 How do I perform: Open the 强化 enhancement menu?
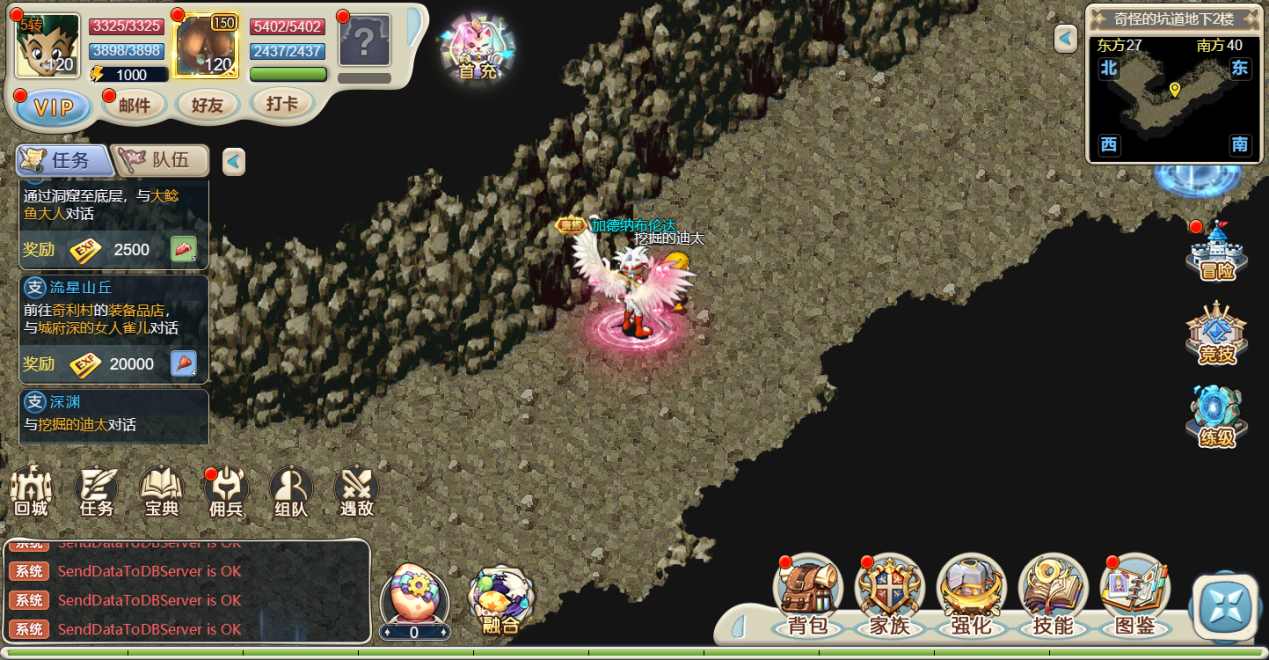[x=971, y=596]
